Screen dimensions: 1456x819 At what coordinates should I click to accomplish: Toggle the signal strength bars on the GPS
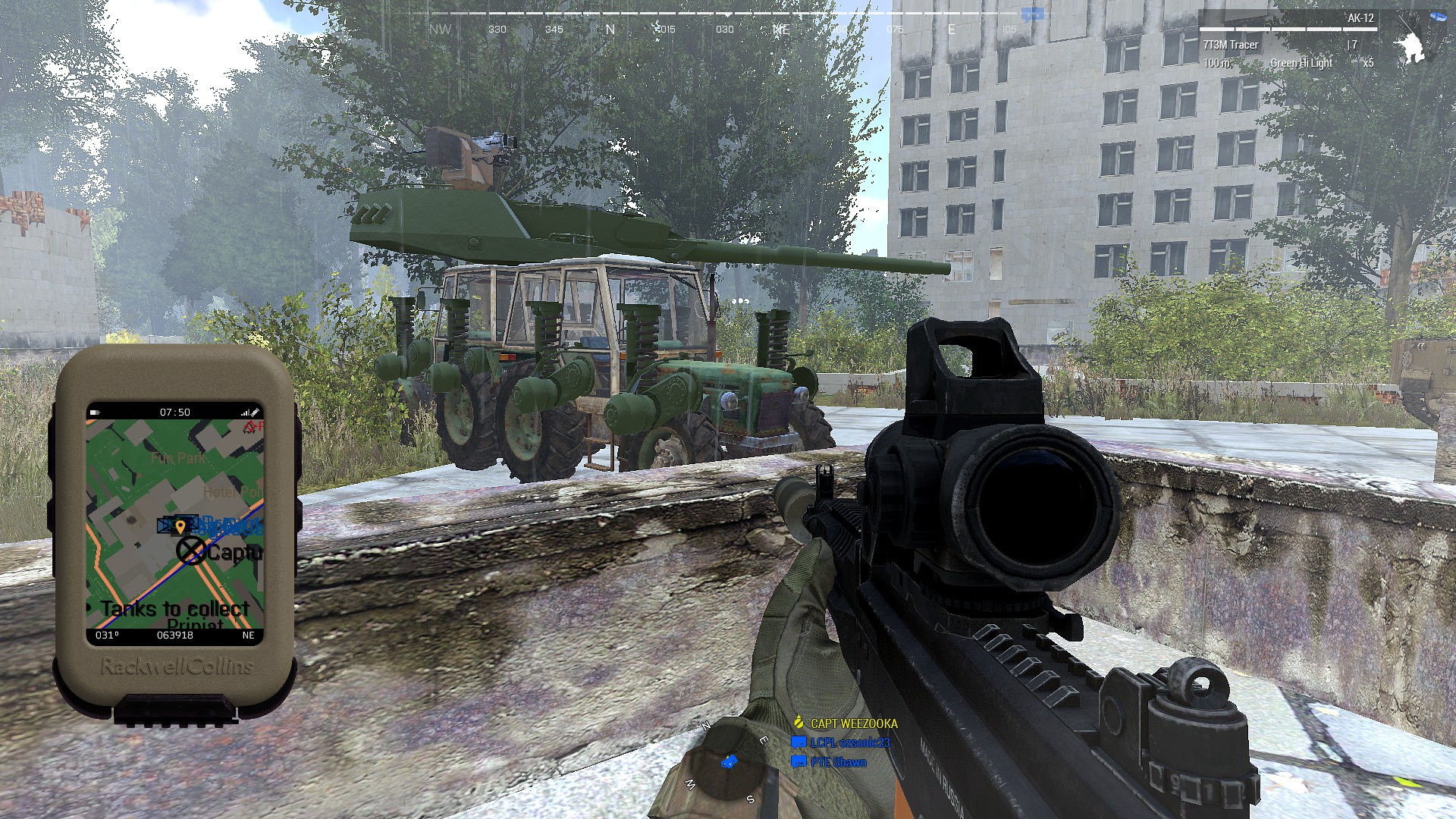[x=246, y=412]
